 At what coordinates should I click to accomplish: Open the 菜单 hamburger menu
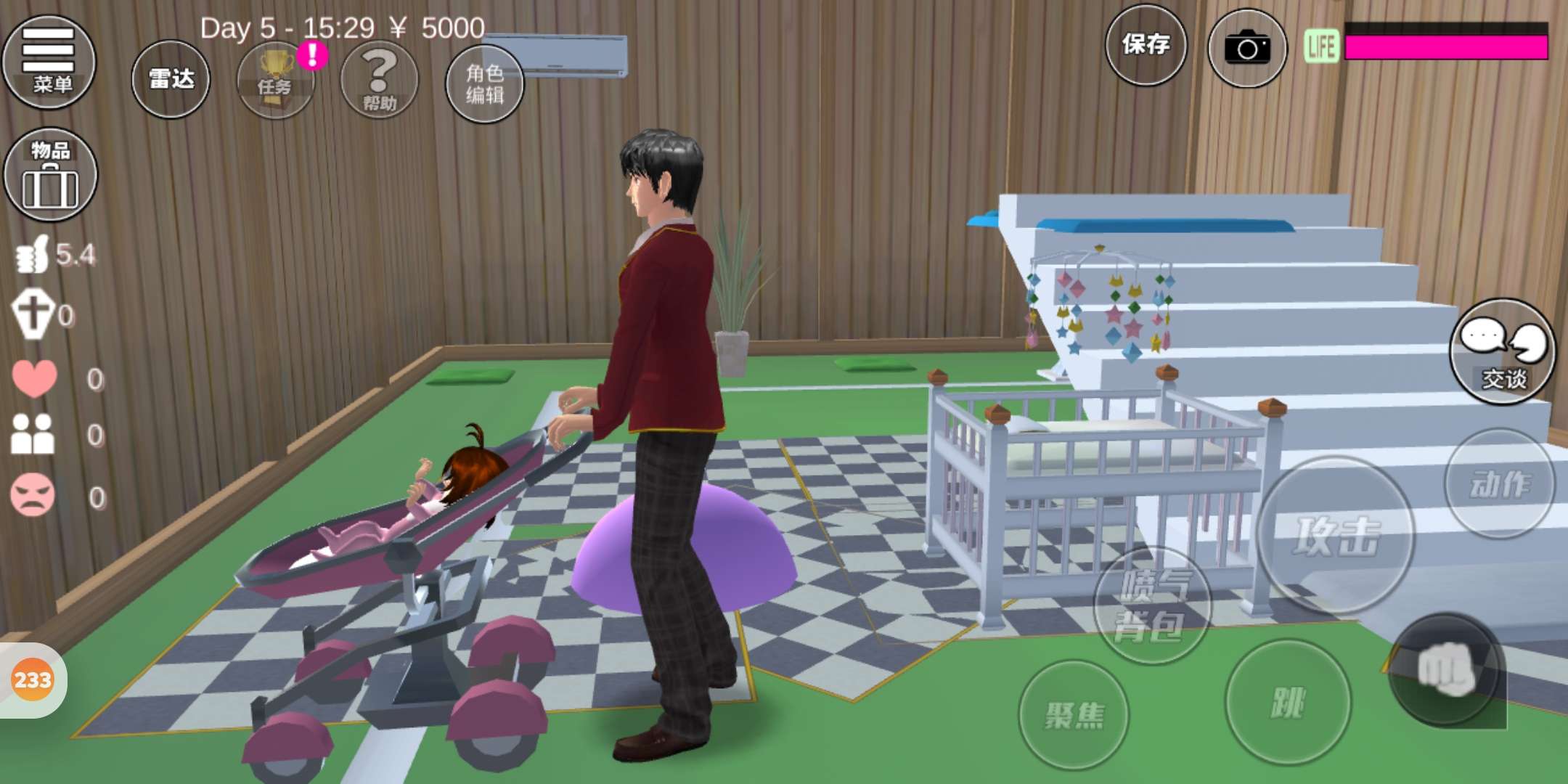[x=49, y=62]
